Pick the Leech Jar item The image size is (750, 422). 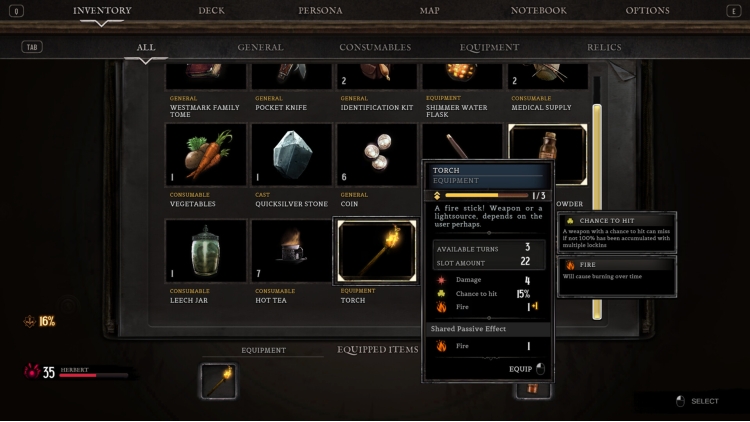pos(206,251)
